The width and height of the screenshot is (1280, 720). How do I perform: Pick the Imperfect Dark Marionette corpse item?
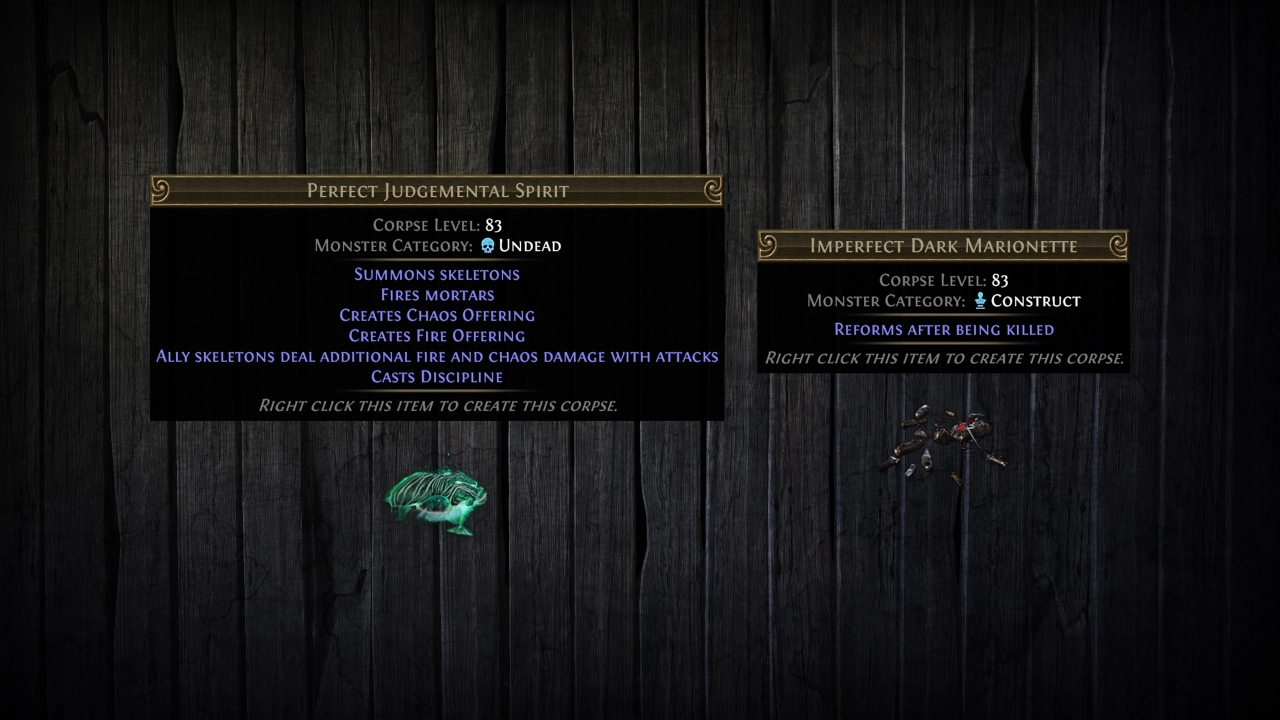coord(942,442)
